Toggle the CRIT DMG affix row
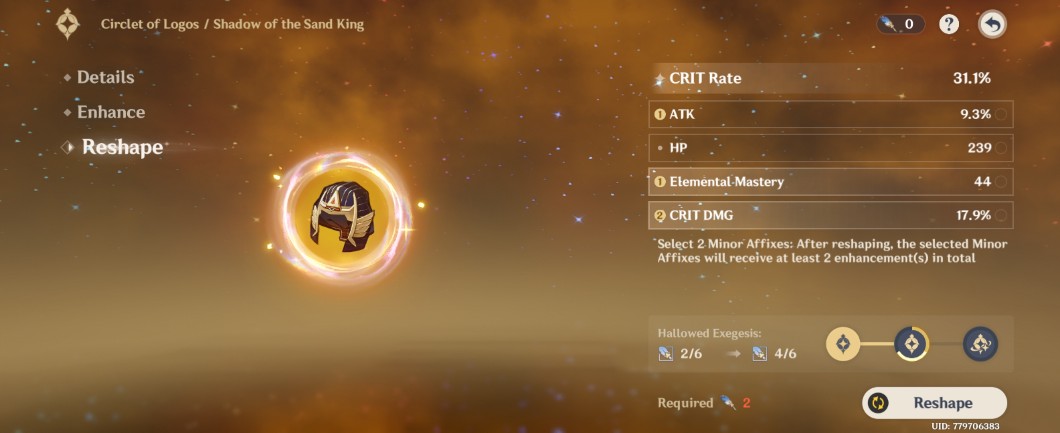This screenshot has height=433, width=1060. pos(830,215)
